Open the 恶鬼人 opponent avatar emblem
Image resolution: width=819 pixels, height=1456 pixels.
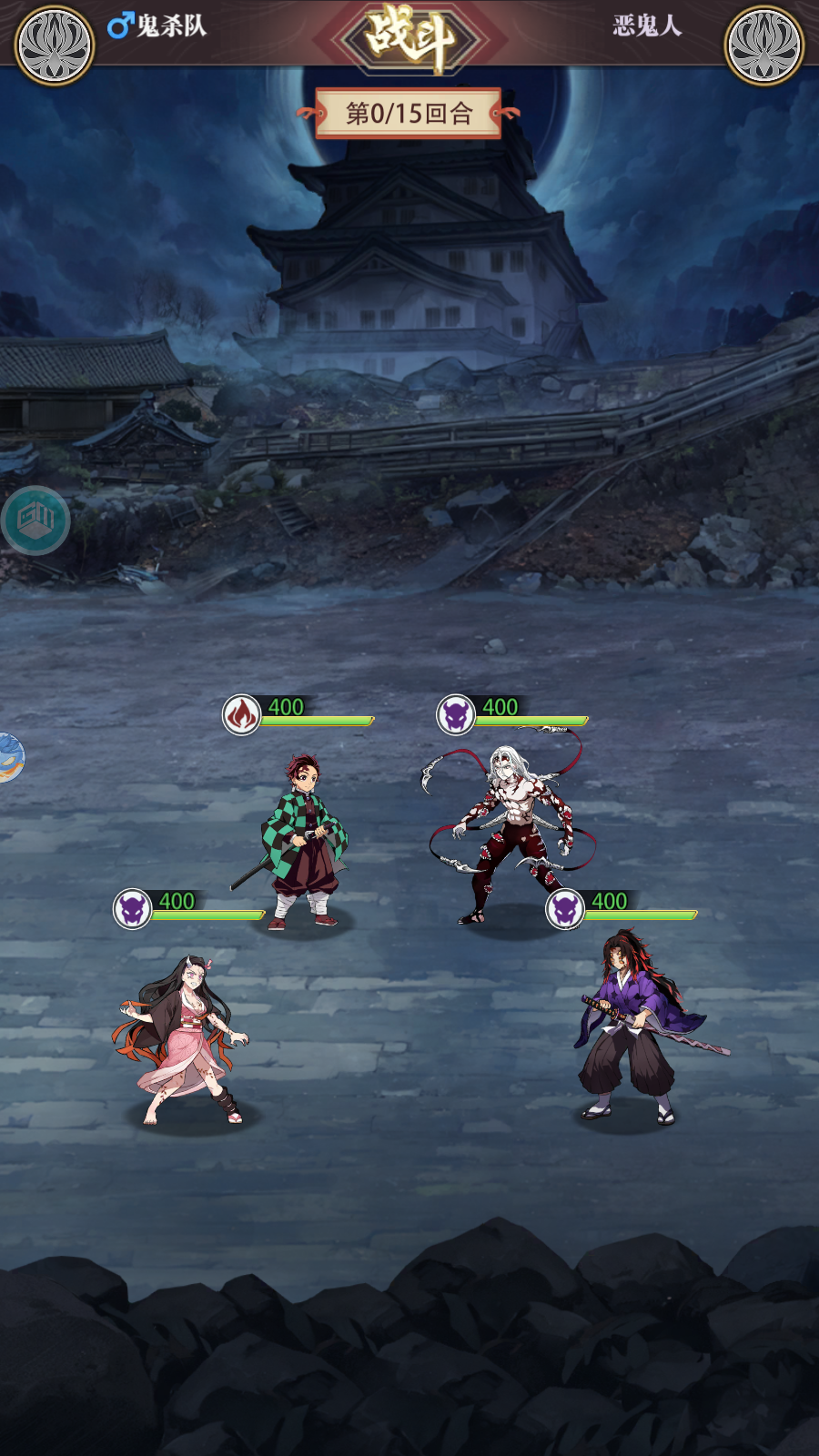point(763,45)
